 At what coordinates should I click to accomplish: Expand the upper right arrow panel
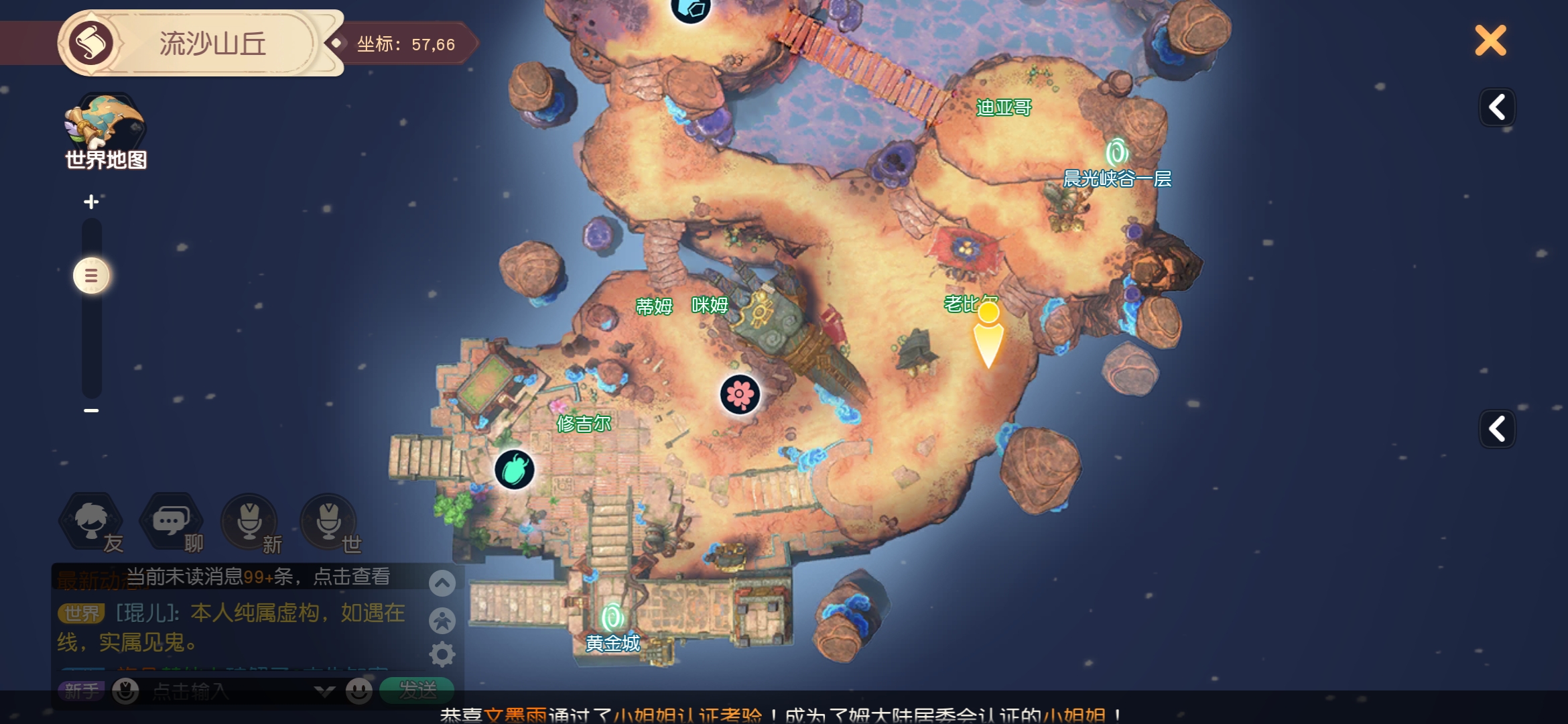click(x=1497, y=107)
